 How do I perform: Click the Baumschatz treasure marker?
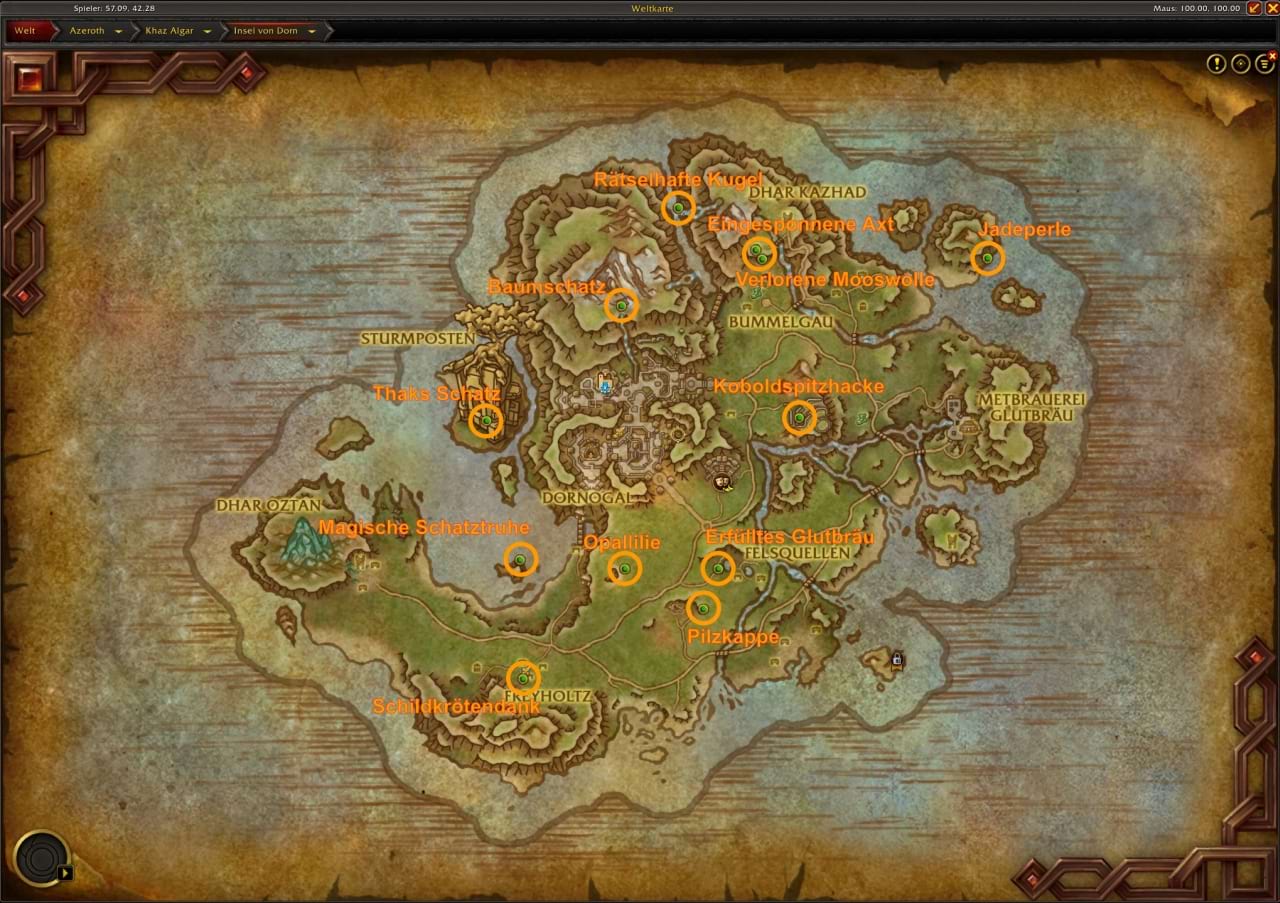[621, 305]
